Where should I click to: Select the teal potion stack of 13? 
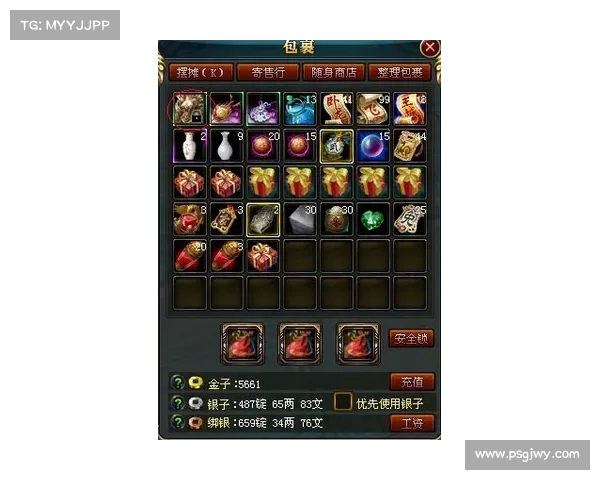point(300,109)
